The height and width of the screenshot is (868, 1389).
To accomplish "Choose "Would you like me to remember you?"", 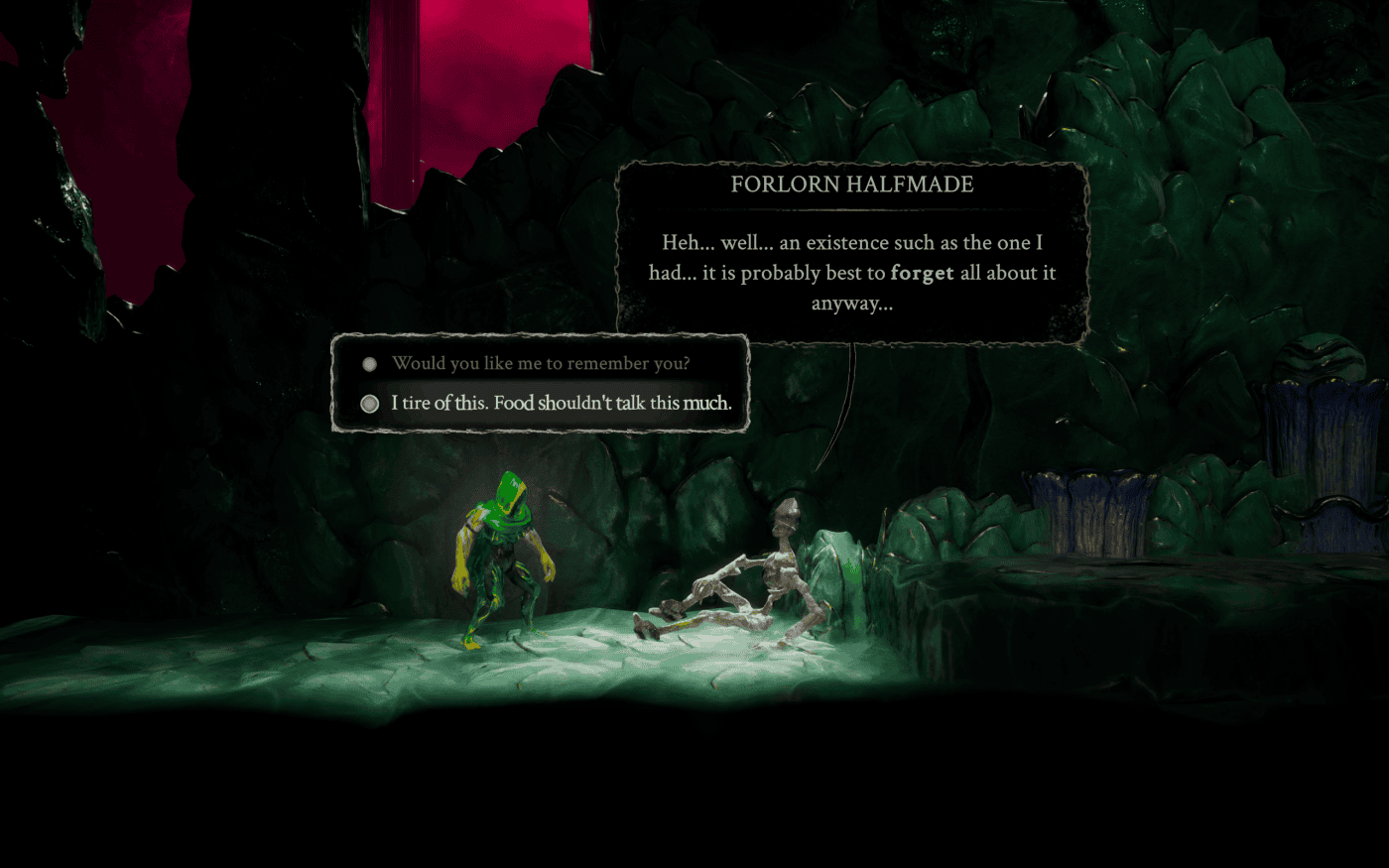I will pyautogui.click(x=540, y=364).
